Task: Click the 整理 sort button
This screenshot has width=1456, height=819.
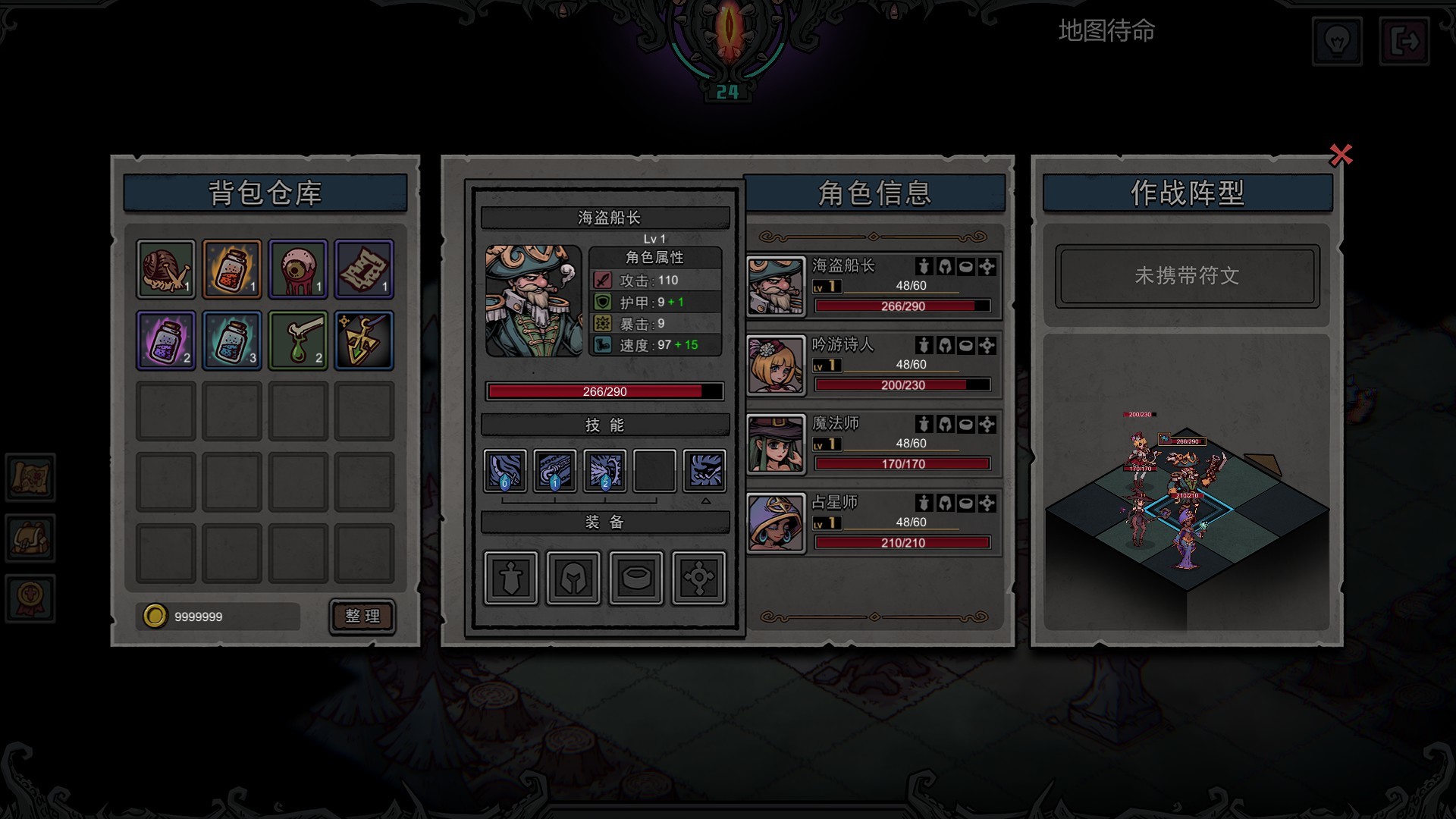Action: point(362,616)
